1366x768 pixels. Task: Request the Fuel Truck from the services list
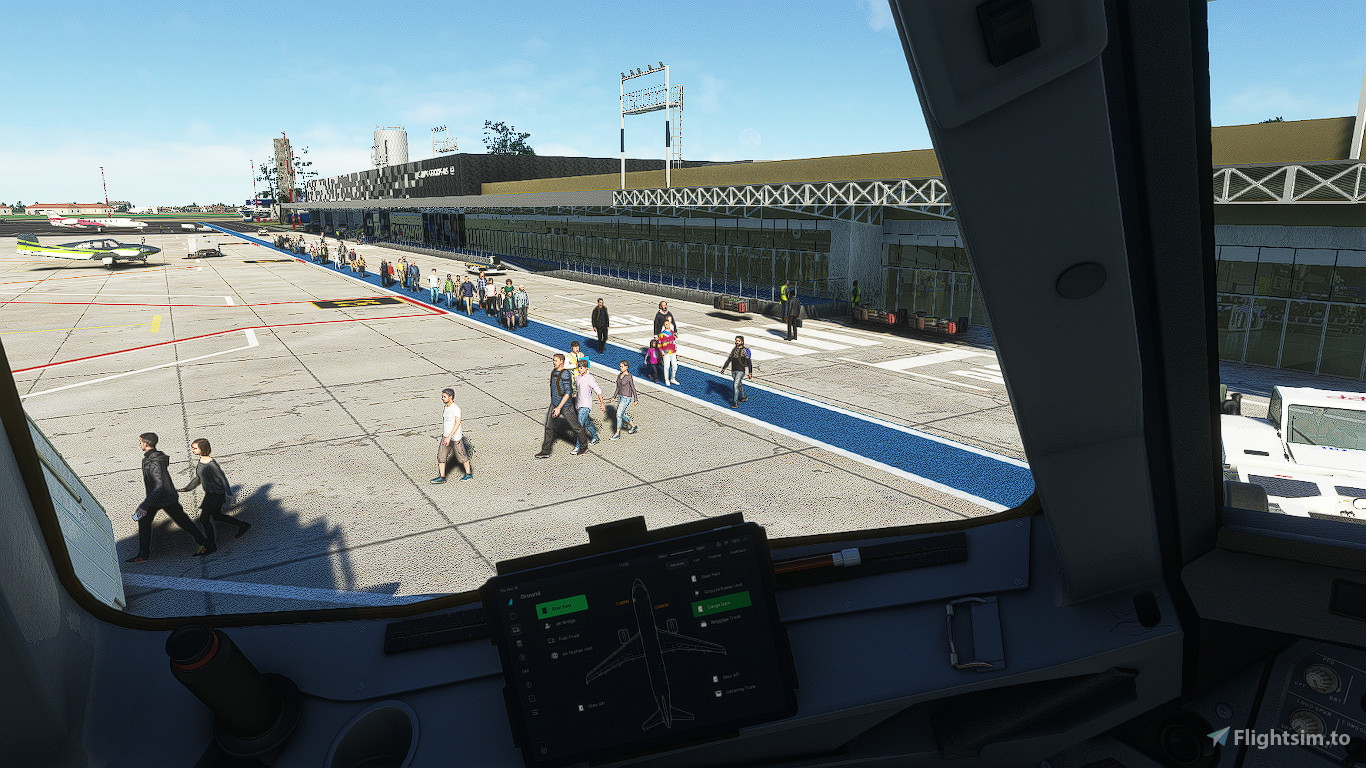click(566, 637)
